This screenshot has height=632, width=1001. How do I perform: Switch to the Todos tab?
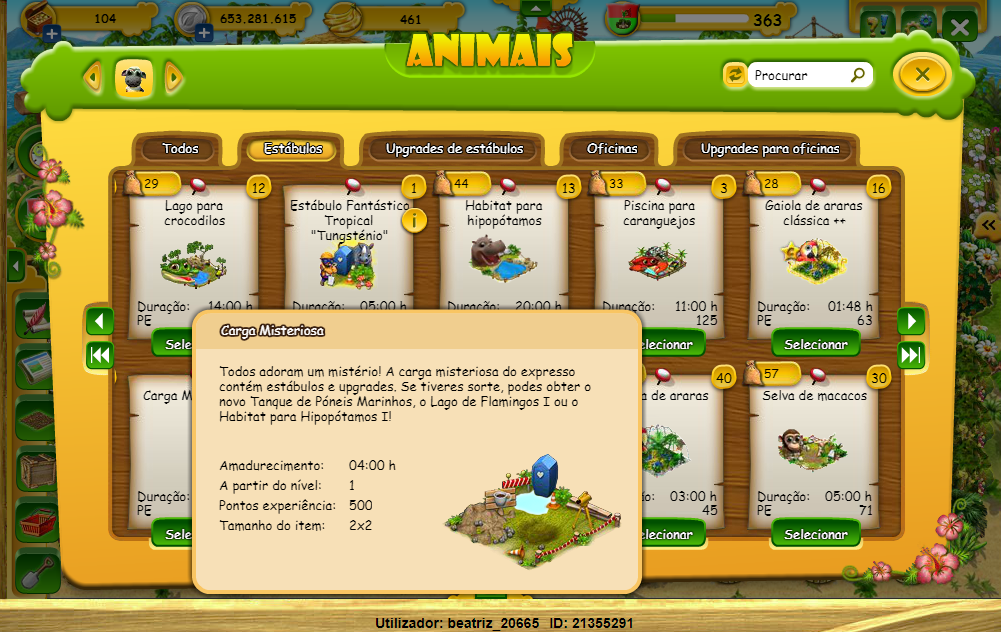coord(181,149)
